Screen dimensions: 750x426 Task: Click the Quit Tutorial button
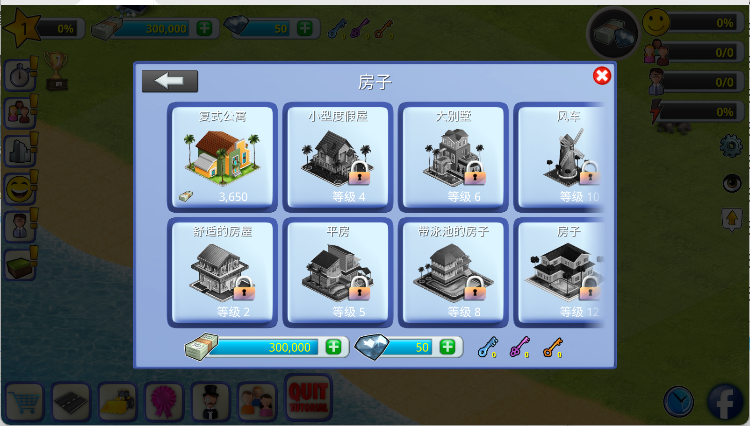(x=308, y=398)
